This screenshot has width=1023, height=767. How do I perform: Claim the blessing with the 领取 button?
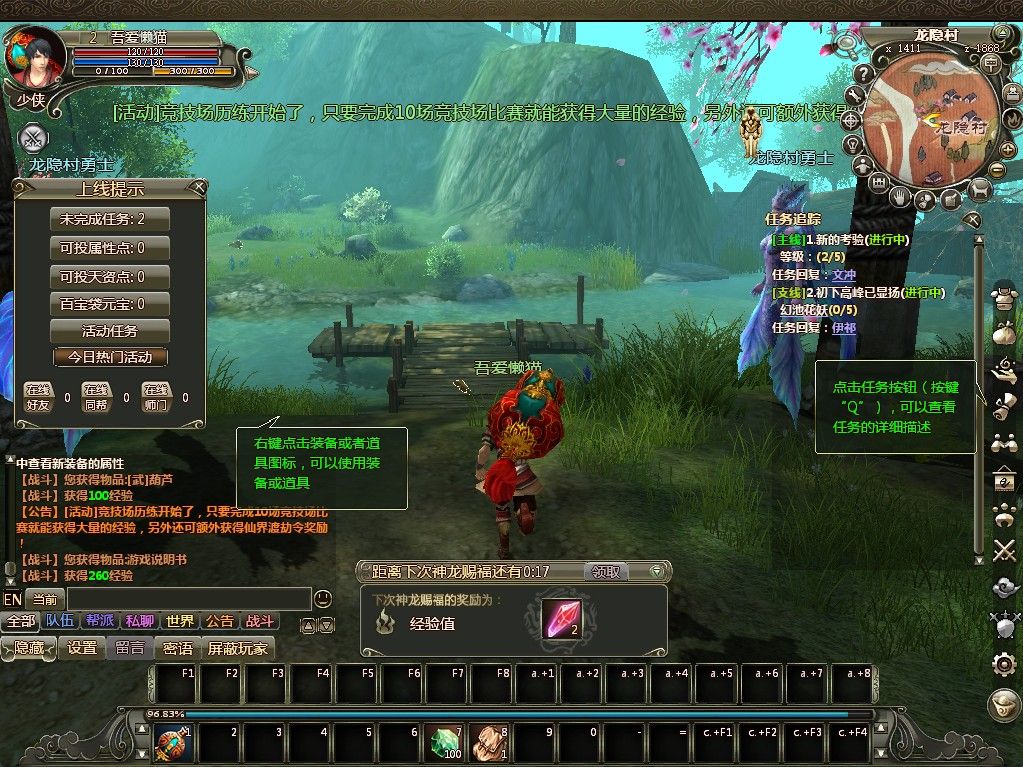pyautogui.click(x=606, y=572)
